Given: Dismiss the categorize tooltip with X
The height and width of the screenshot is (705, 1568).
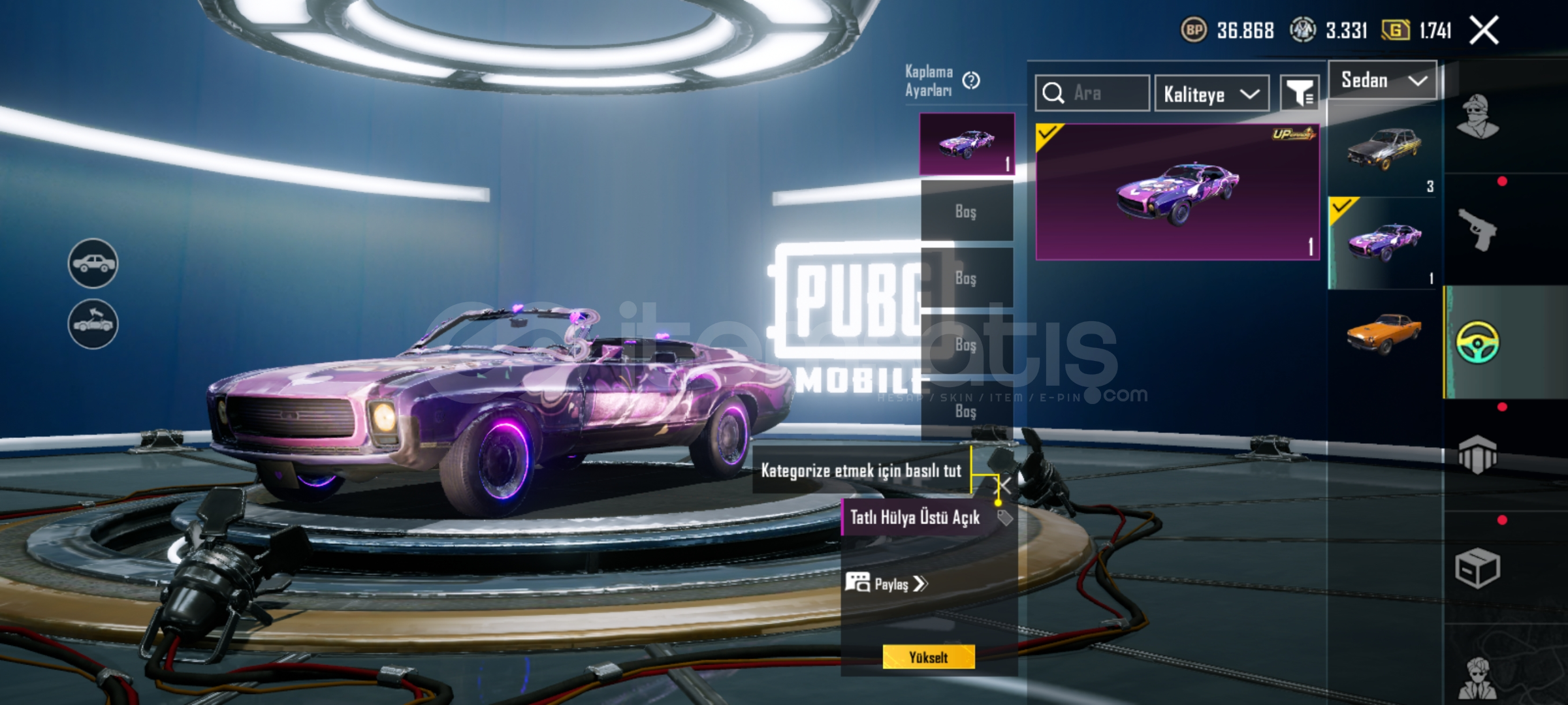Looking at the screenshot, I should [1004, 485].
